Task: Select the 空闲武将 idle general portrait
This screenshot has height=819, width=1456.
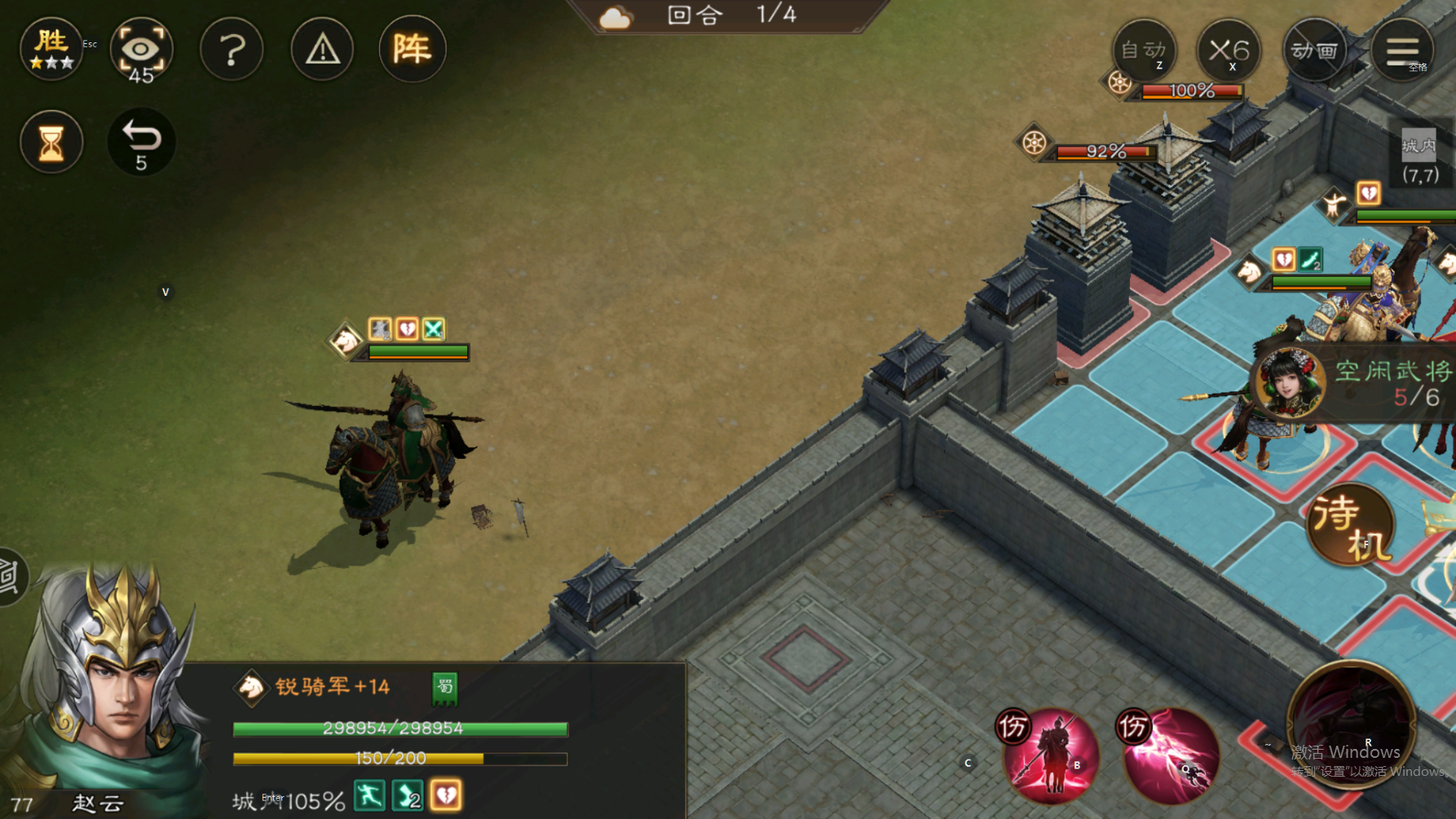Action: [1288, 383]
